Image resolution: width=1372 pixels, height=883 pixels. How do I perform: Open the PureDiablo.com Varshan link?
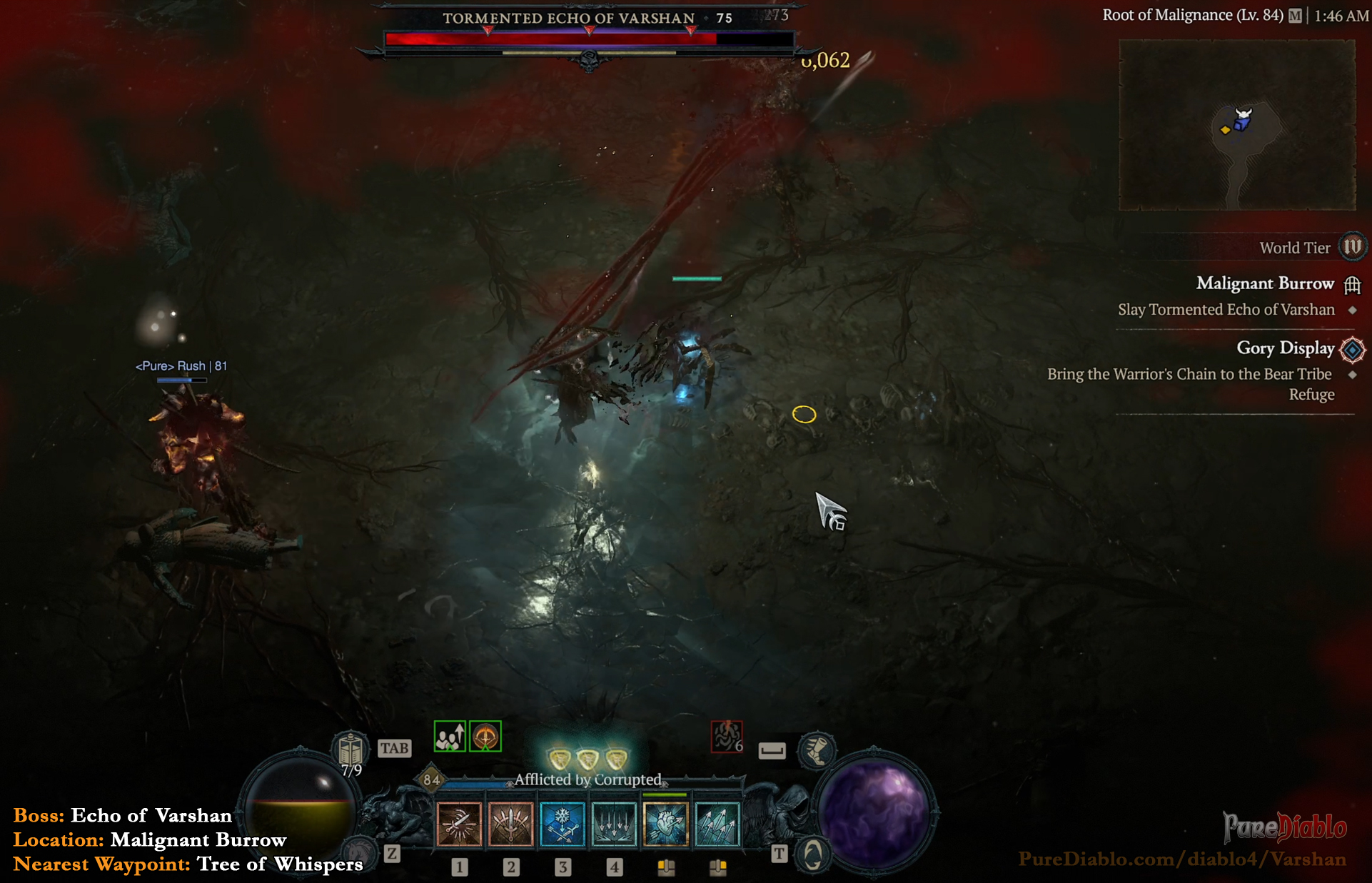pos(1181,859)
